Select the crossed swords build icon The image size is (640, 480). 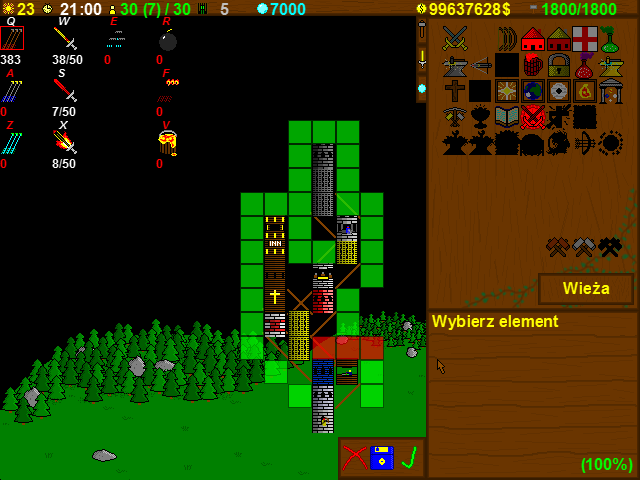click(x=455, y=39)
